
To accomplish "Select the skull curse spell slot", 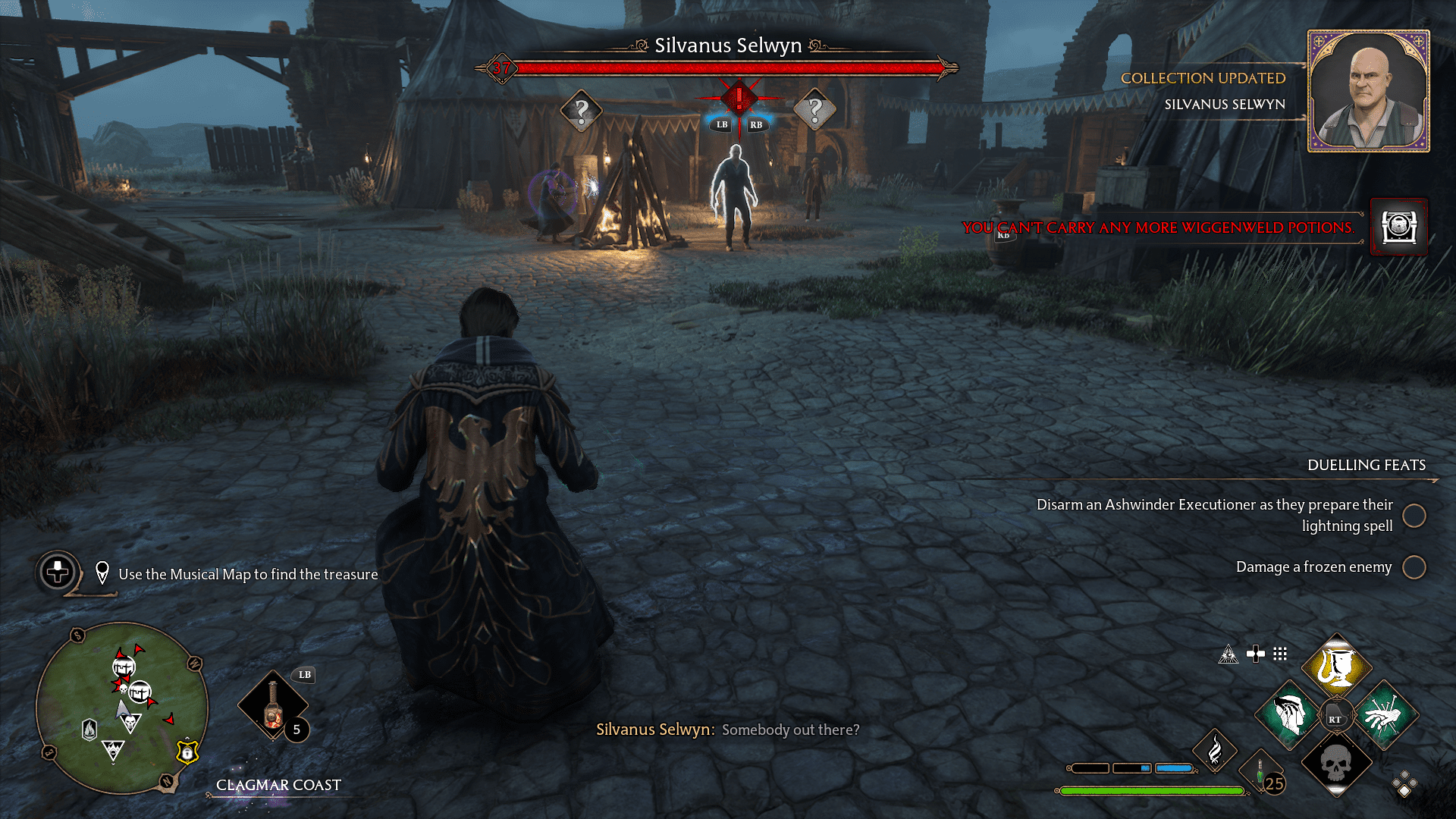I will [1336, 764].
